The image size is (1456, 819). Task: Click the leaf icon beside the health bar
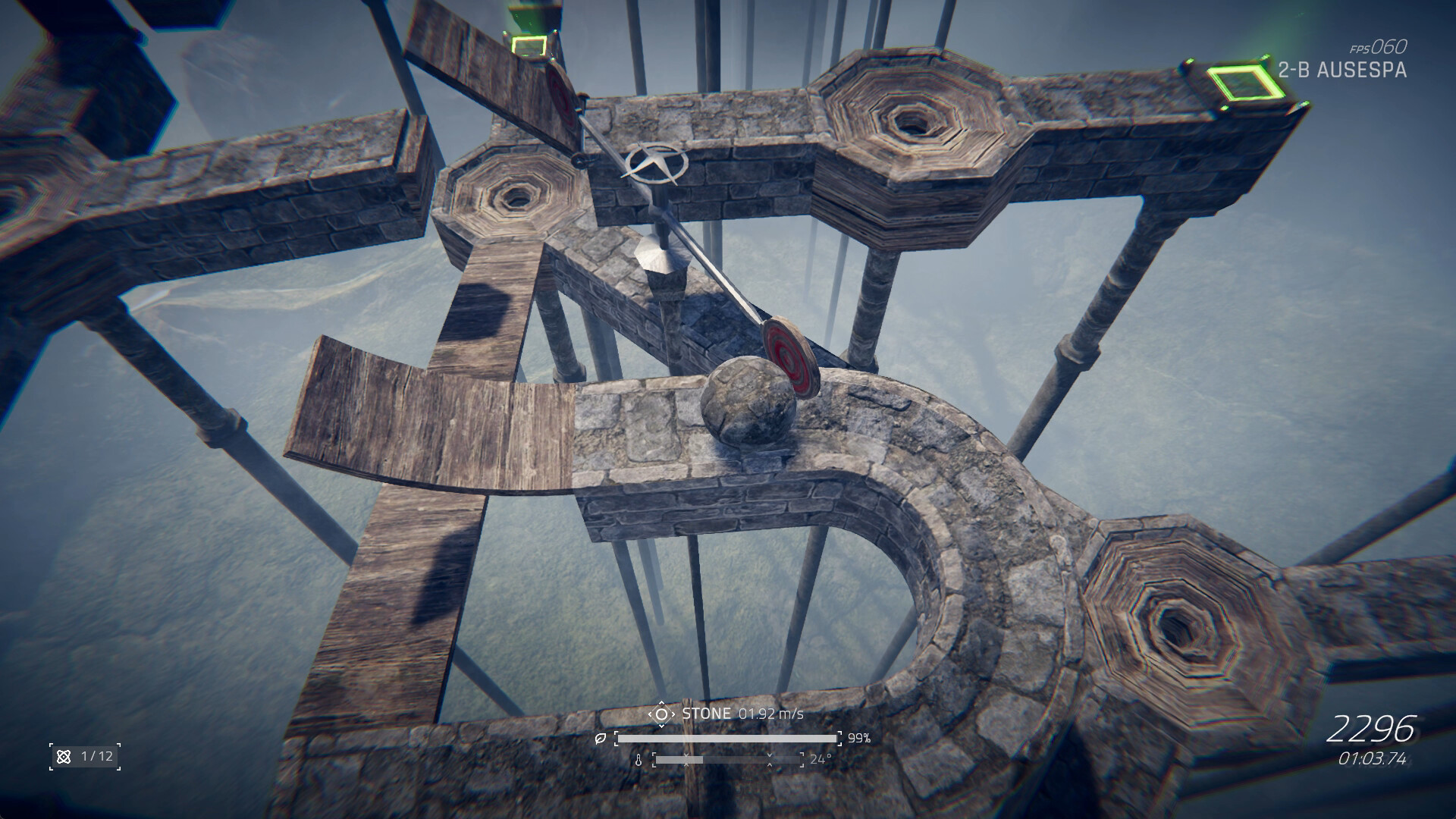coord(600,739)
